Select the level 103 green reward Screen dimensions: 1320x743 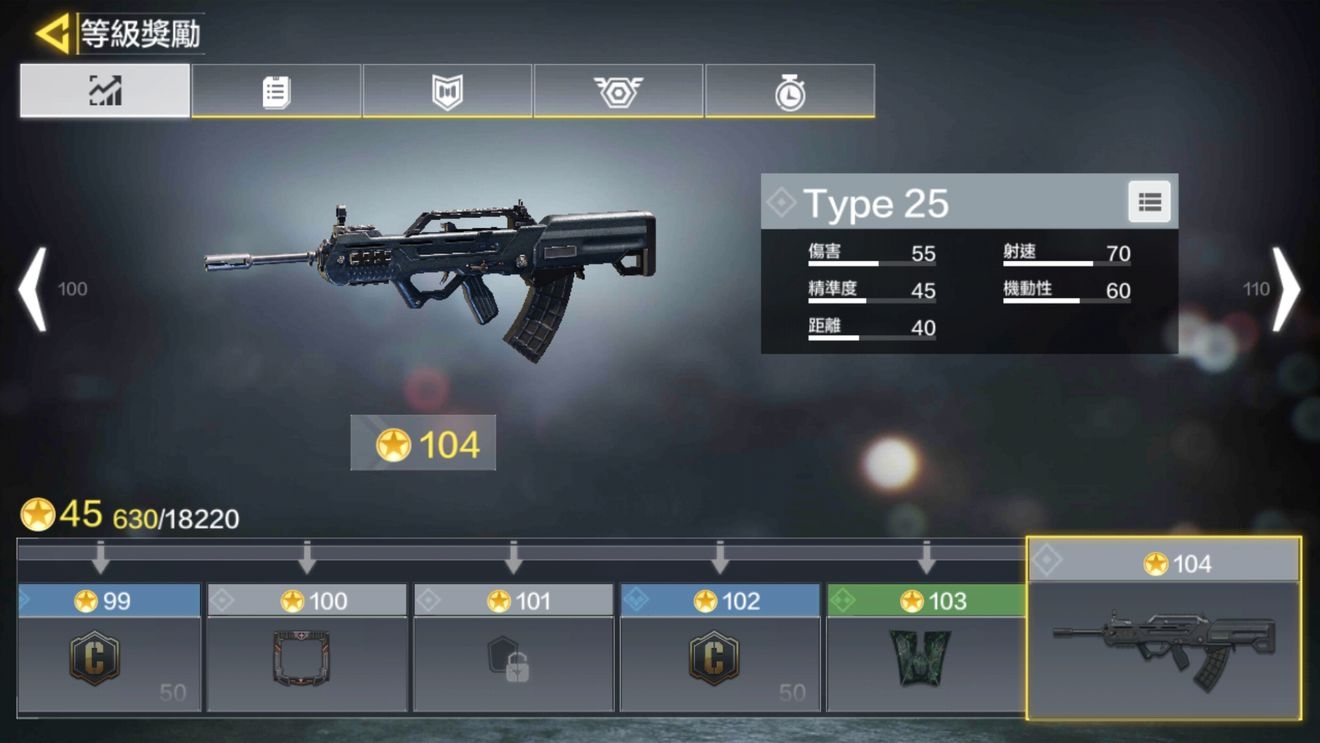coord(926,658)
